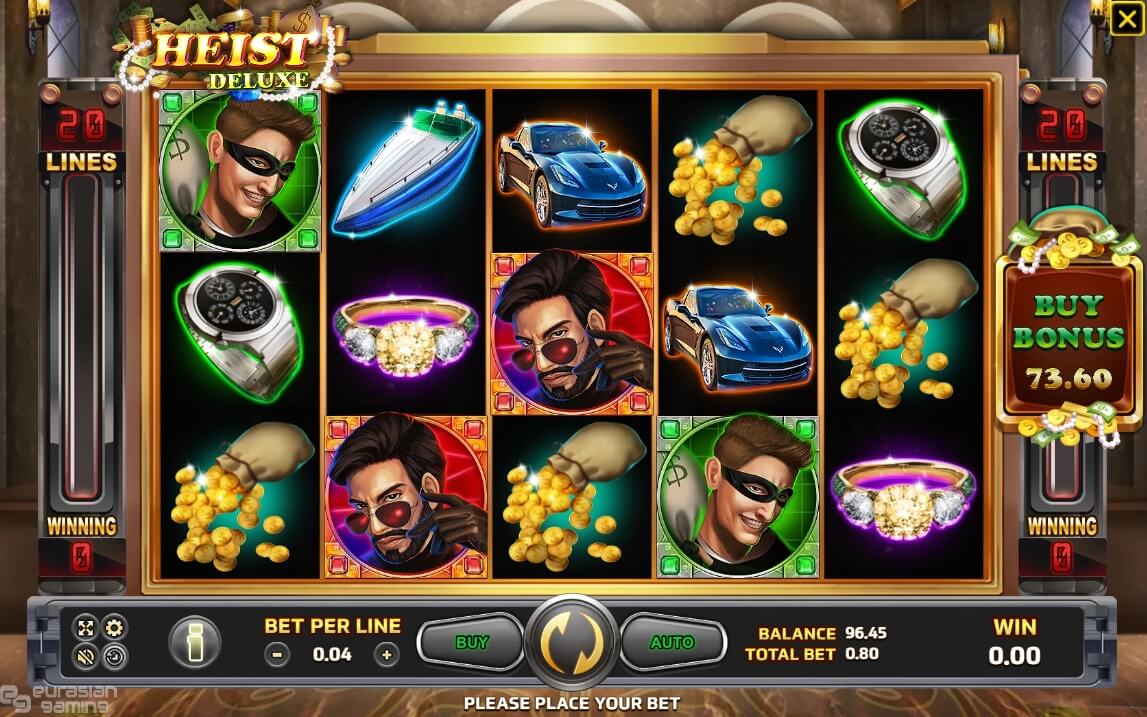
Task: Purchase the Buy Bonus for 73.60
Action: (1068, 340)
